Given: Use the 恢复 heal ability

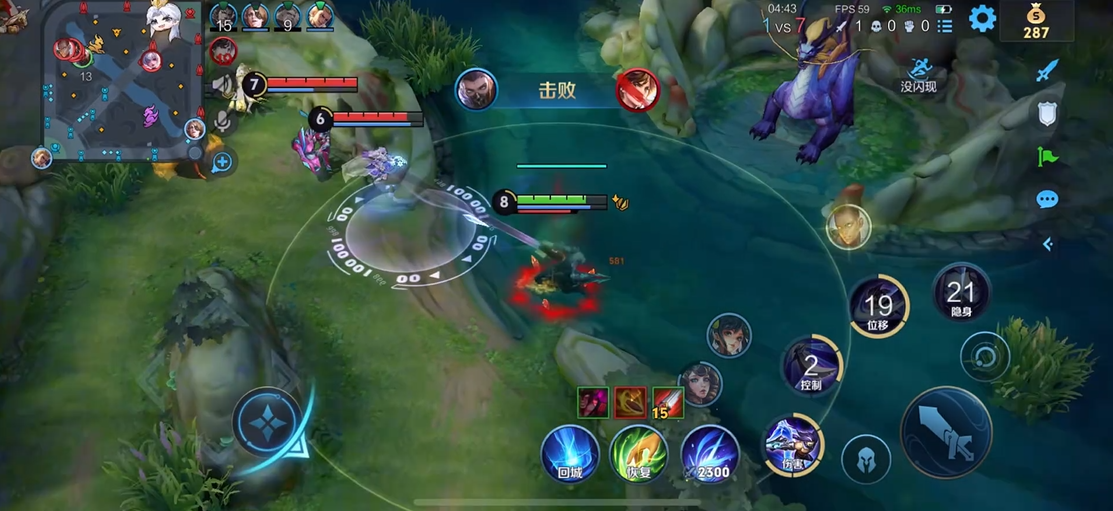Looking at the screenshot, I should coord(639,453).
